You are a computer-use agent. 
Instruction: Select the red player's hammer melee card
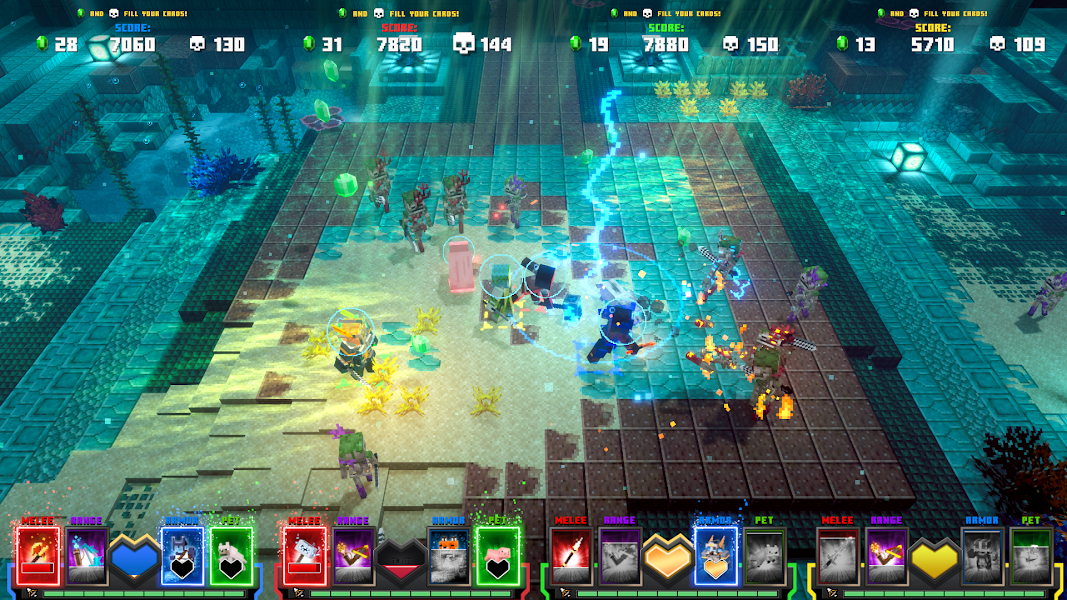tap(305, 556)
